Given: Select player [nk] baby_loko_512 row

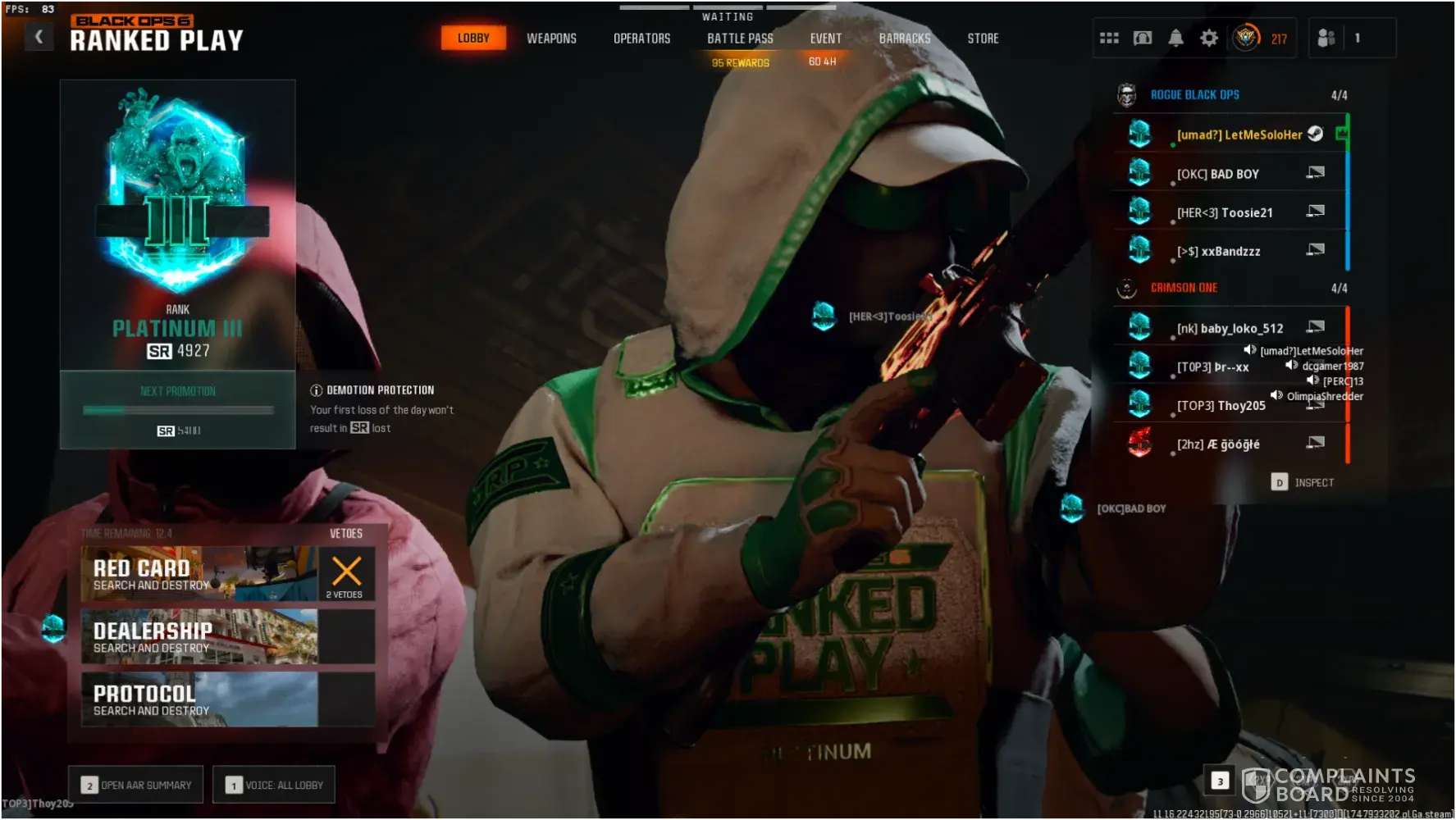Looking at the screenshot, I should pos(1229,328).
